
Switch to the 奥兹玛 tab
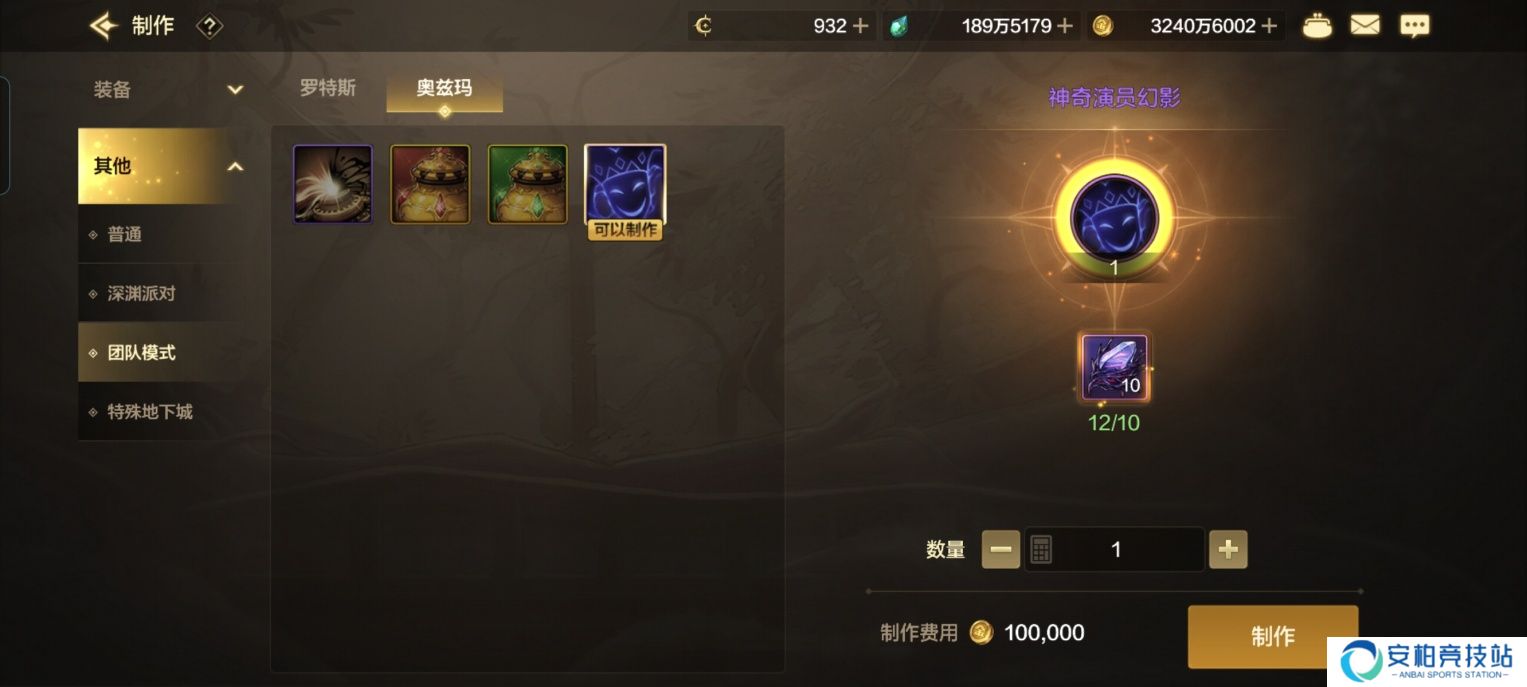coord(444,88)
